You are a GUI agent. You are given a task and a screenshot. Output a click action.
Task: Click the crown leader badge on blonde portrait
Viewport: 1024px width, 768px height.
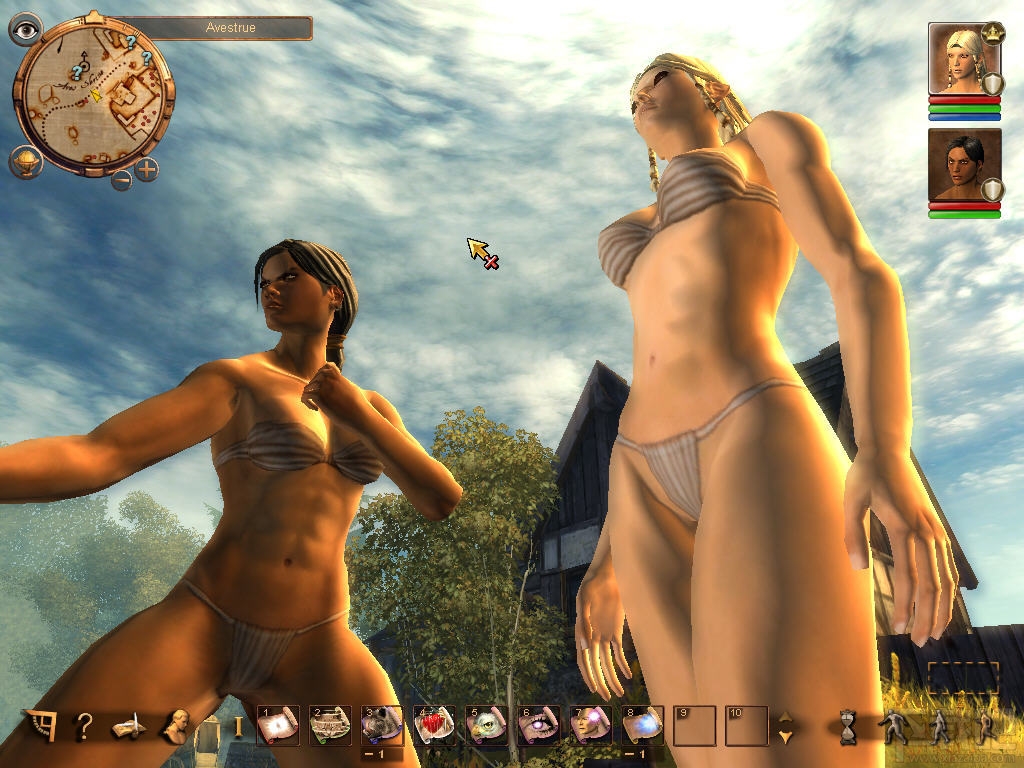[993, 33]
